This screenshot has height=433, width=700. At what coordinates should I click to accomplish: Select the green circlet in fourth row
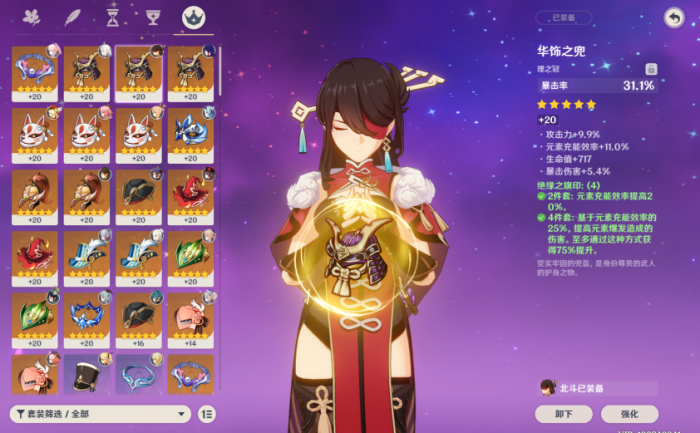(x=189, y=254)
